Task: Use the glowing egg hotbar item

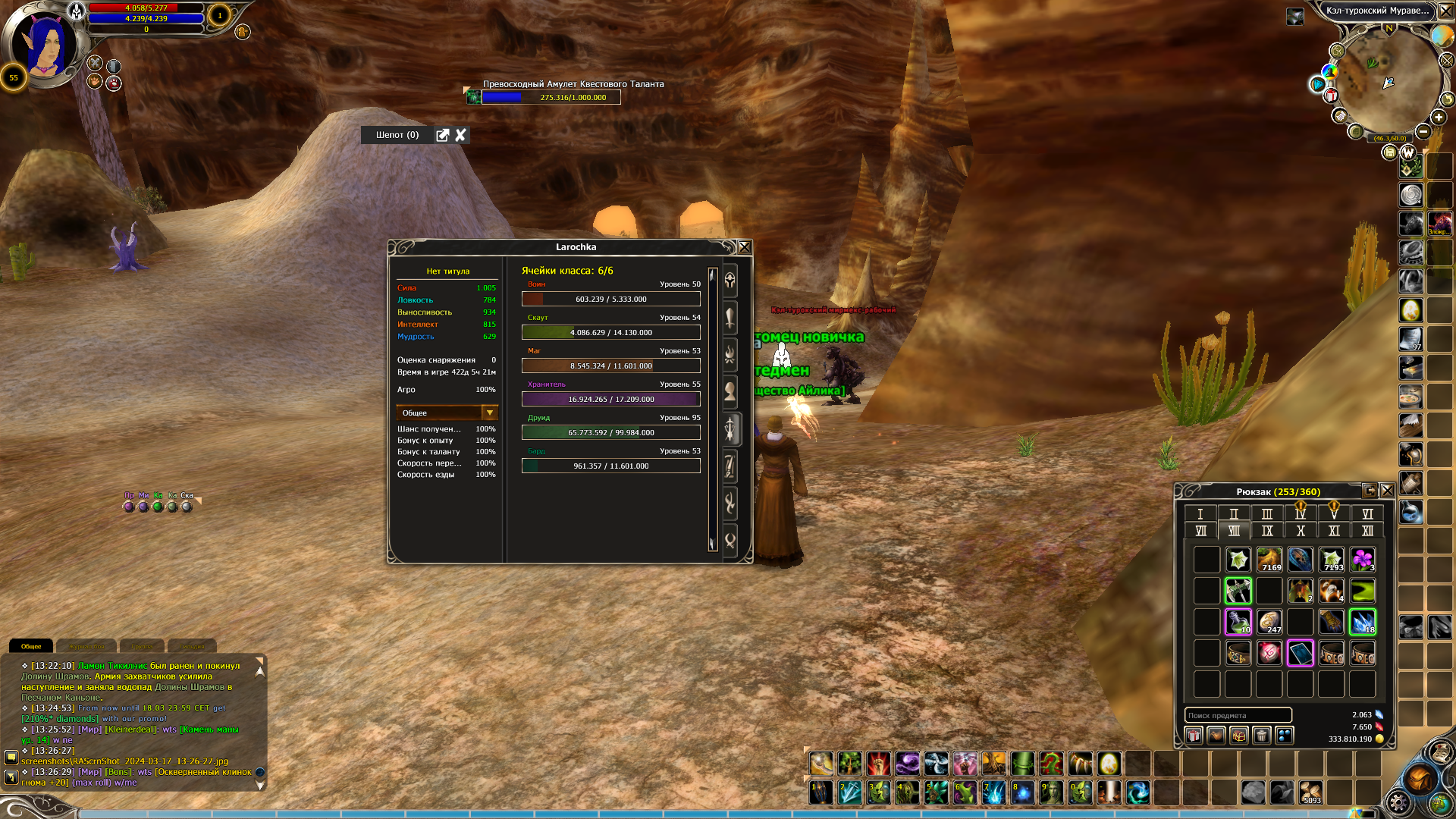Action: coord(1109,763)
